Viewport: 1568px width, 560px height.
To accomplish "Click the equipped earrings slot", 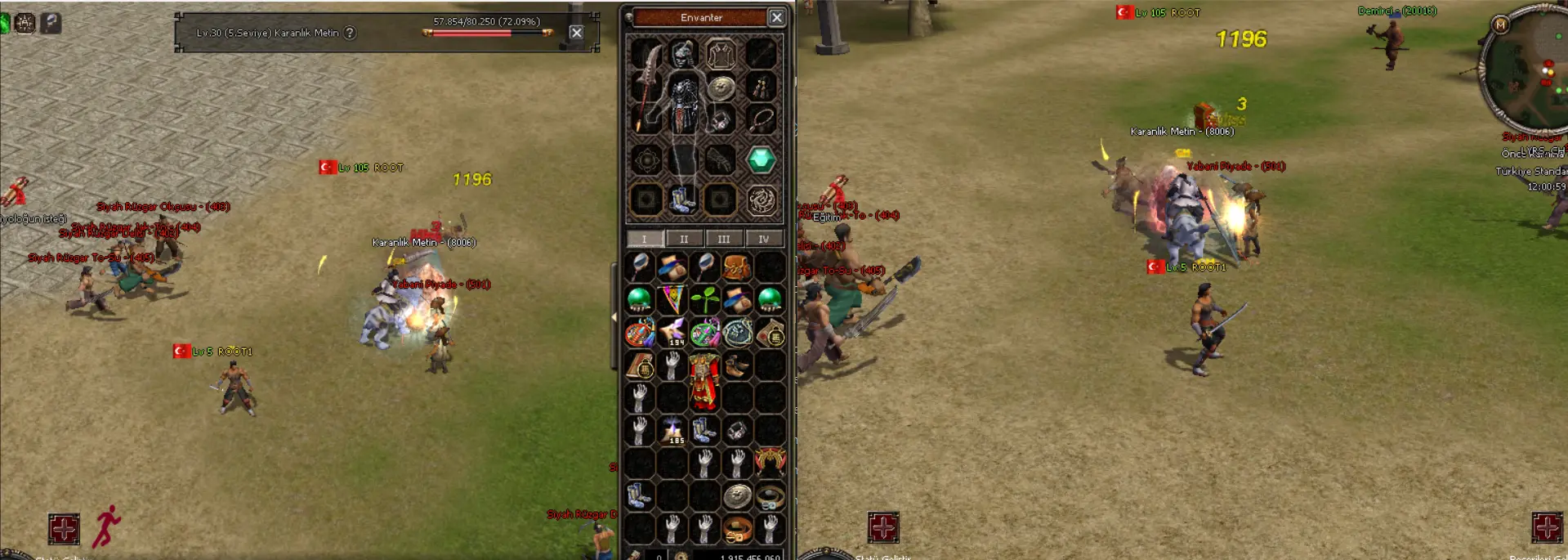I will [x=761, y=86].
